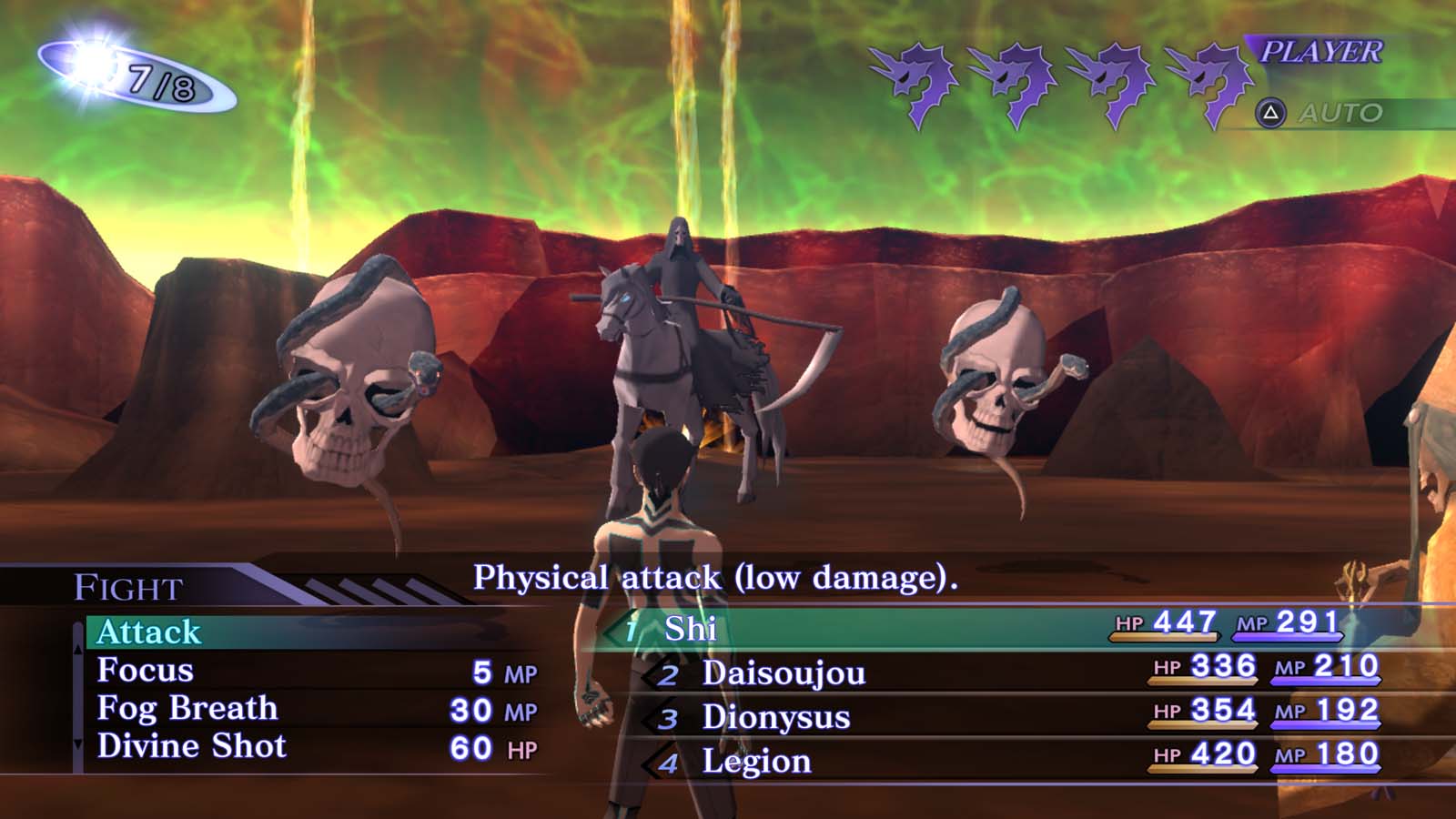Pick the Divine Shot skill
The height and width of the screenshot is (819, 1456).
click(192, 747)
